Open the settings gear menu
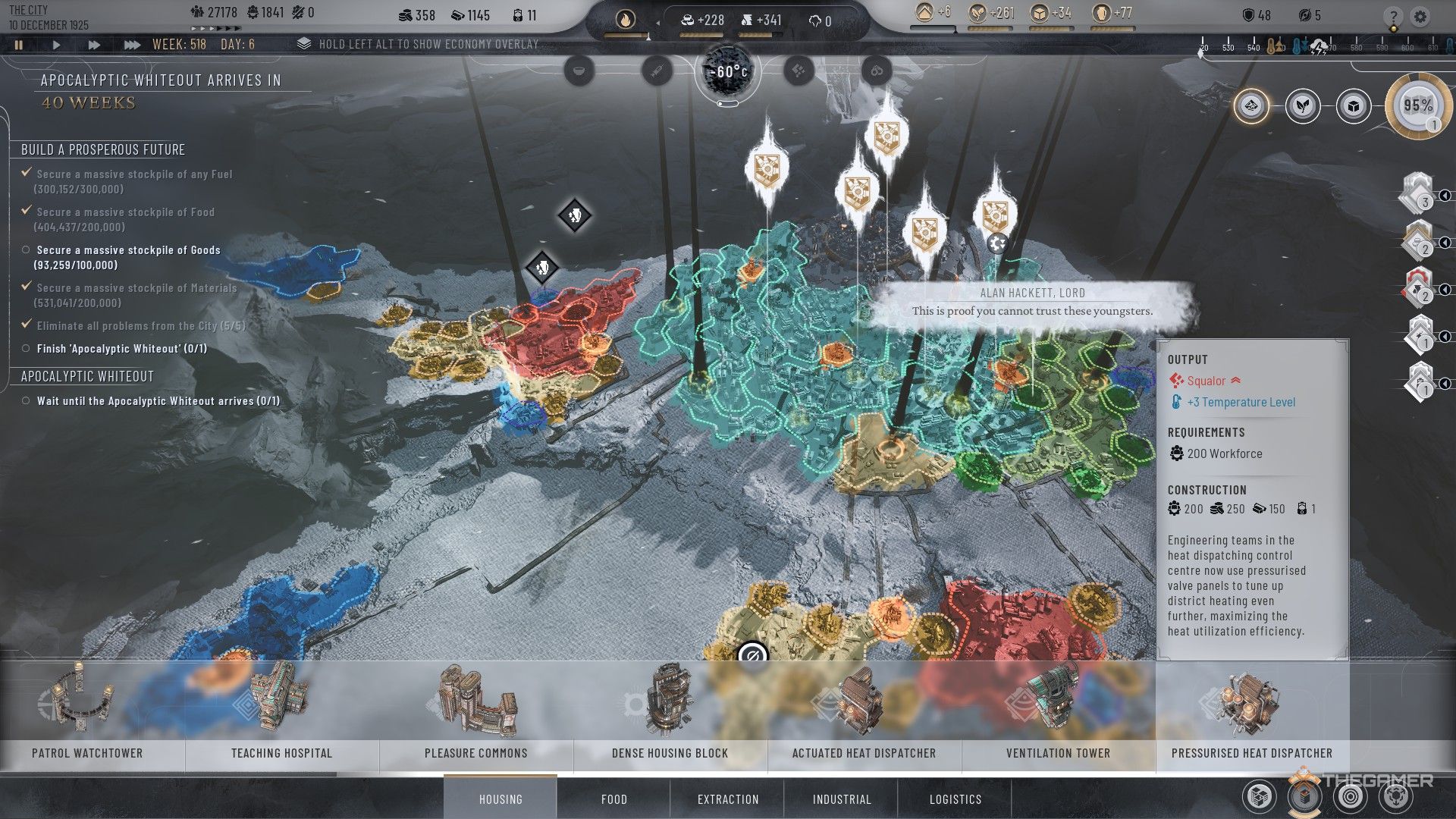1456x819 pixels. tap(1420, 17)
